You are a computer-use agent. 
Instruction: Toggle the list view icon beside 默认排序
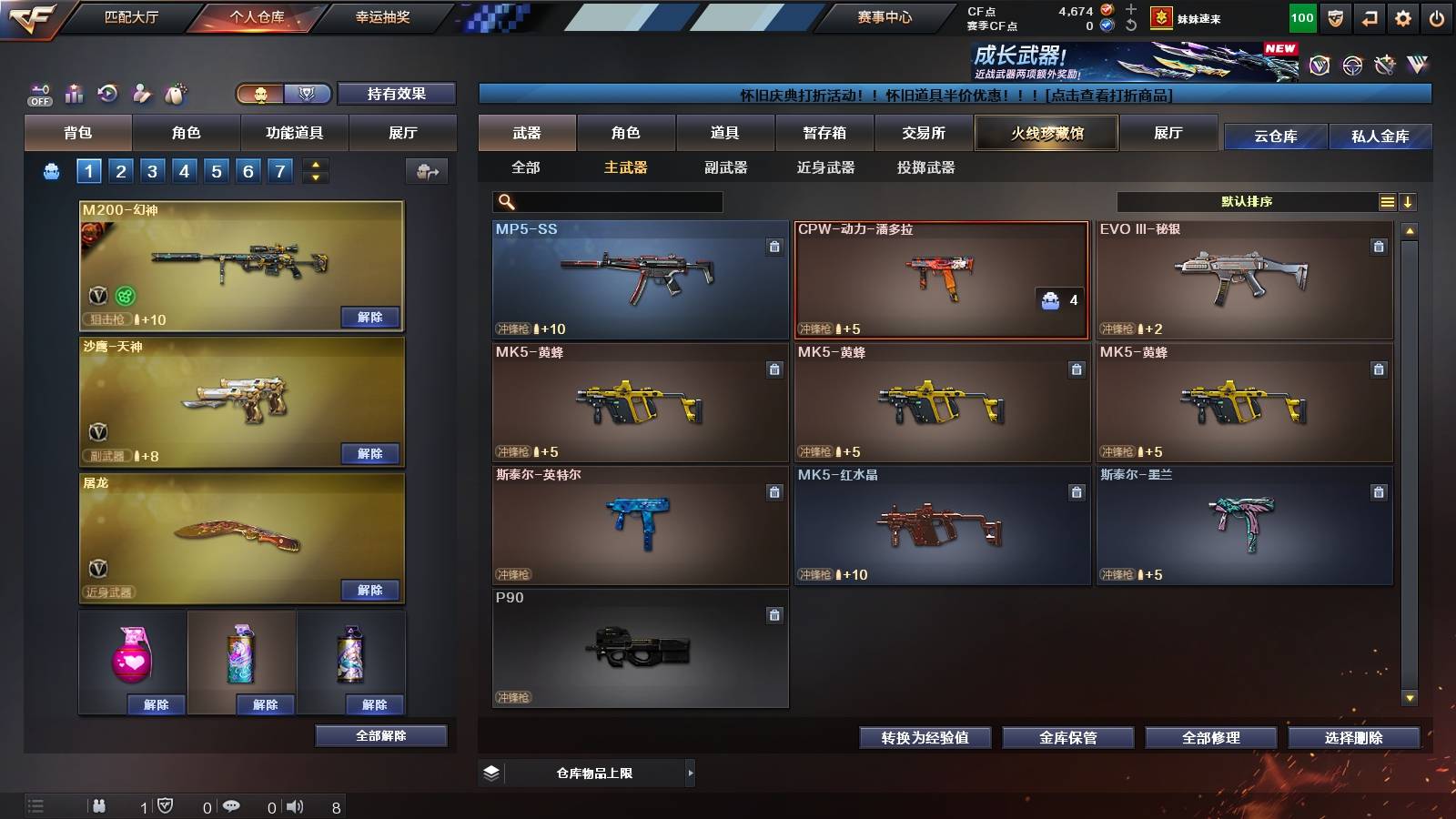coord(1386,201)
